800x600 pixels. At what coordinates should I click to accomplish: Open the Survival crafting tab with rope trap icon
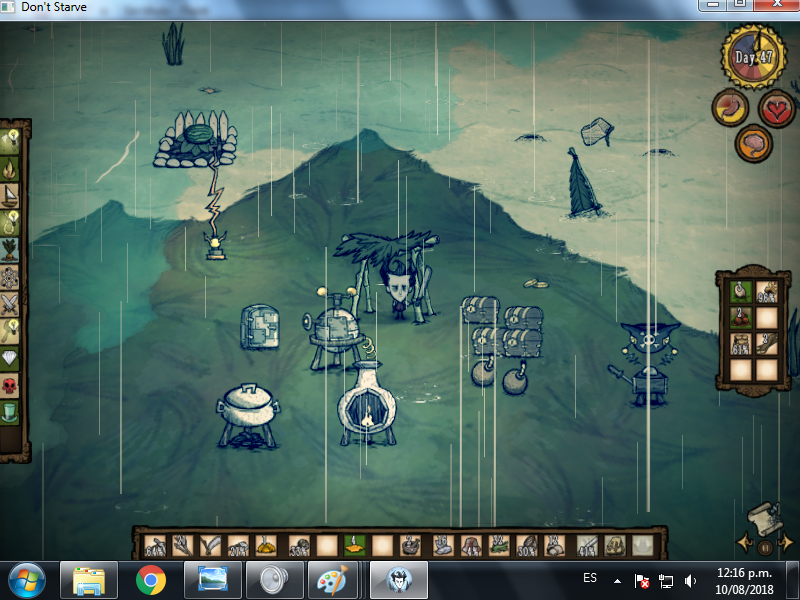coord(11,221)
